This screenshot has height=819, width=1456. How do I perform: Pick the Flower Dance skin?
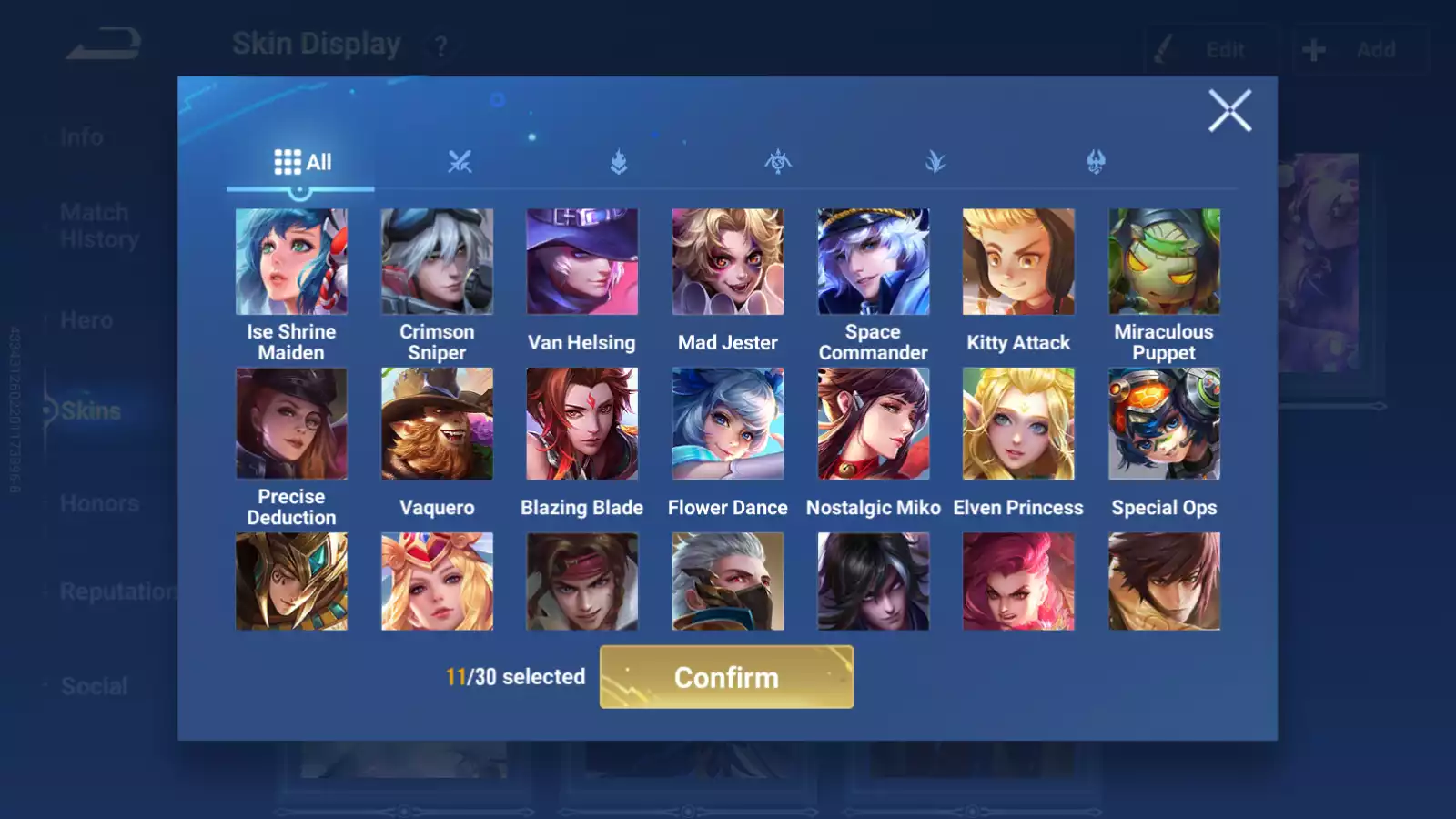pos(728,423)
